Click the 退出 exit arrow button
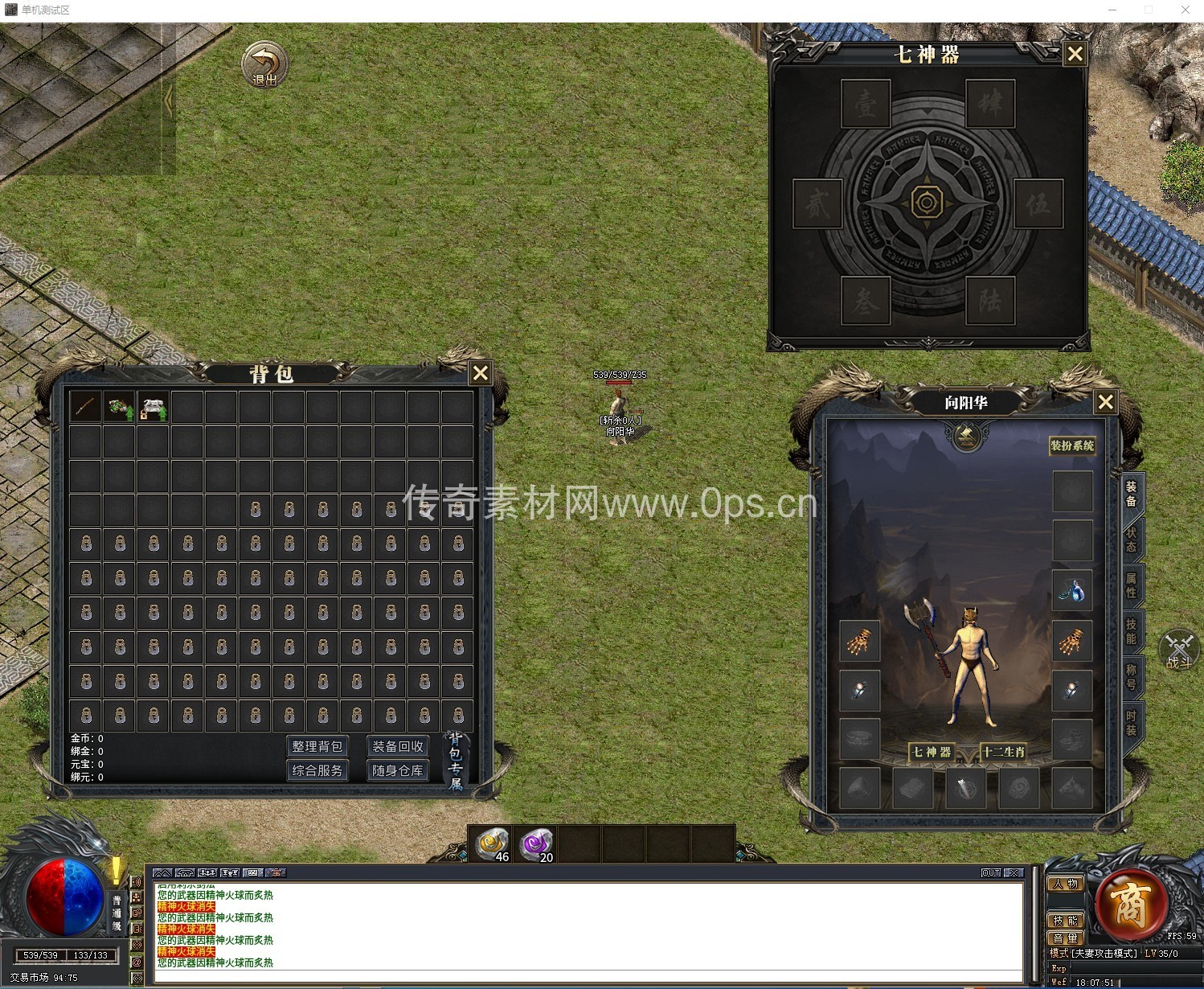Image resolution: width=1204 pixels, height=989 pixels. (264, 65)
